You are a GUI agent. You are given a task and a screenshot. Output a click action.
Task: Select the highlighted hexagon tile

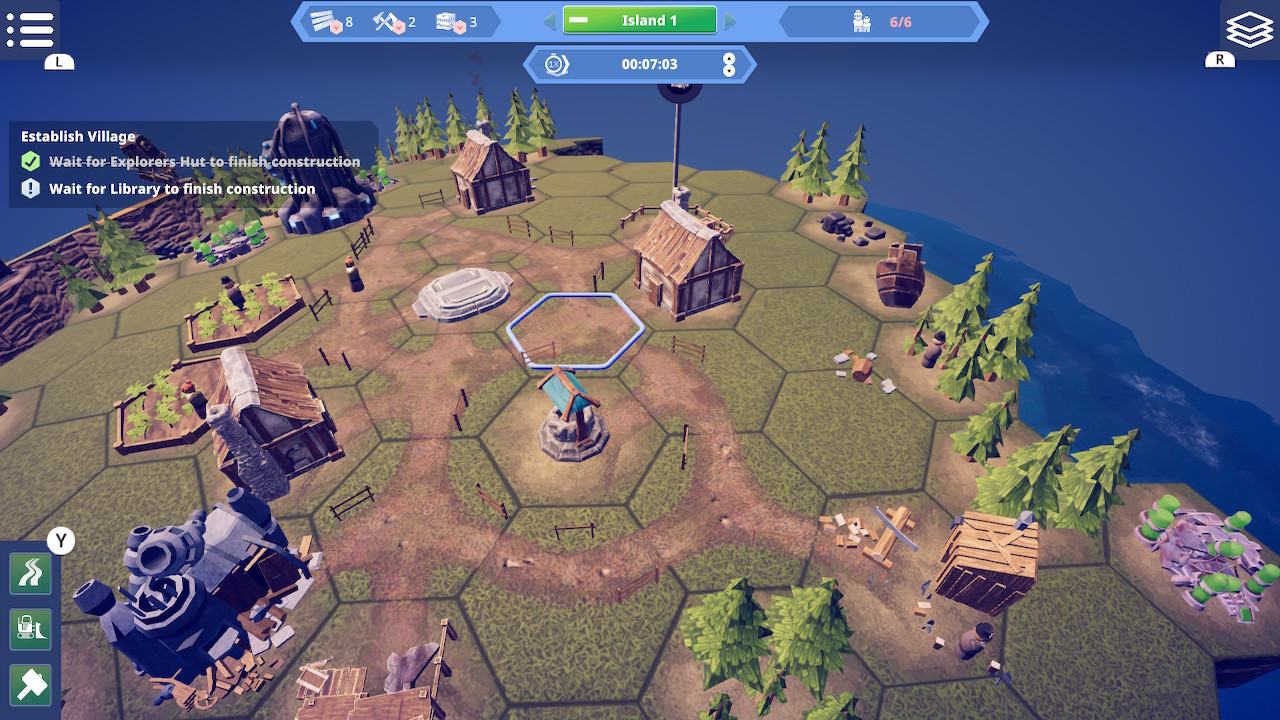point(575,330)
